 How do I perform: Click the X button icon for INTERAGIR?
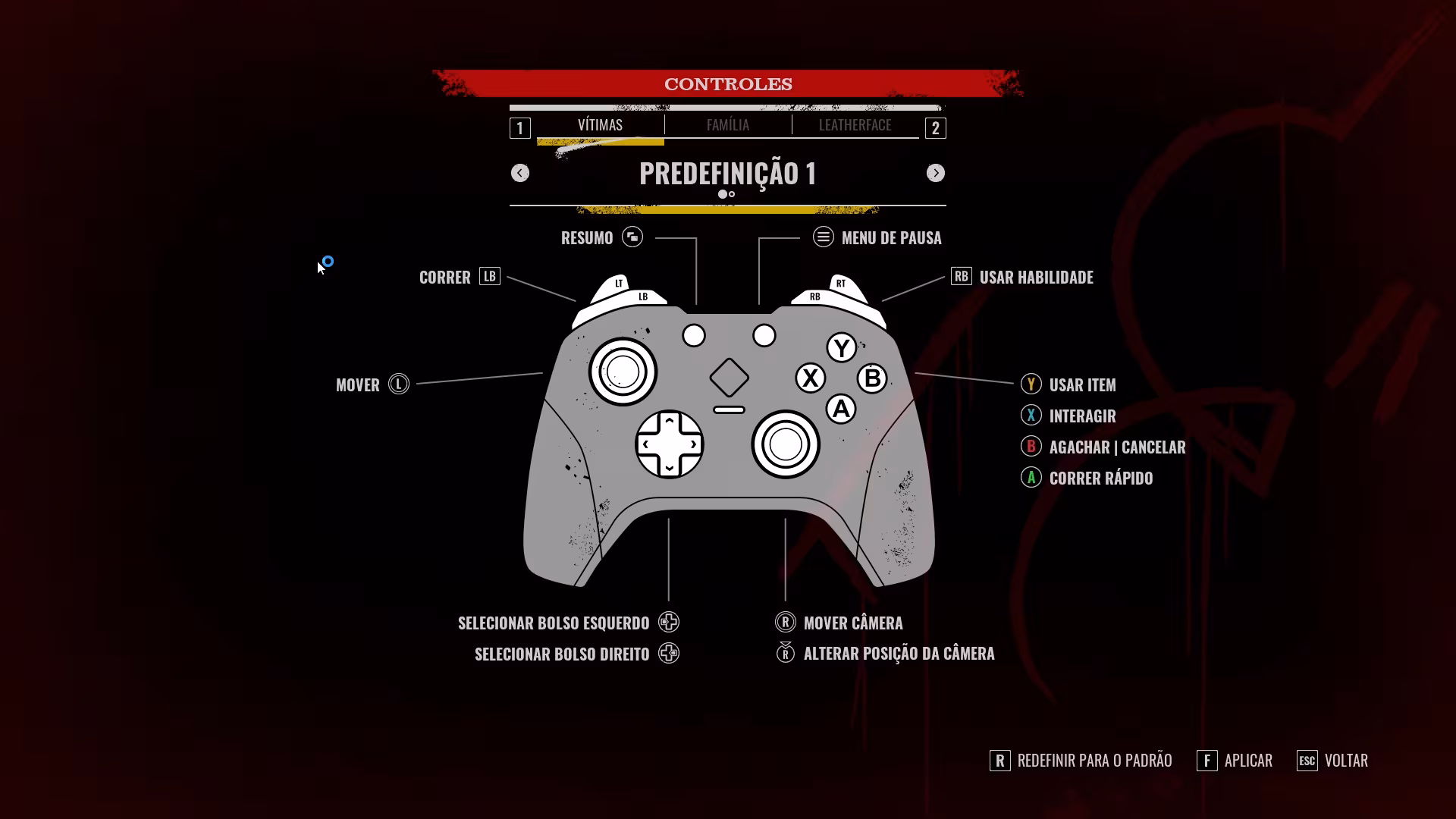click(x=1031, y=416)
